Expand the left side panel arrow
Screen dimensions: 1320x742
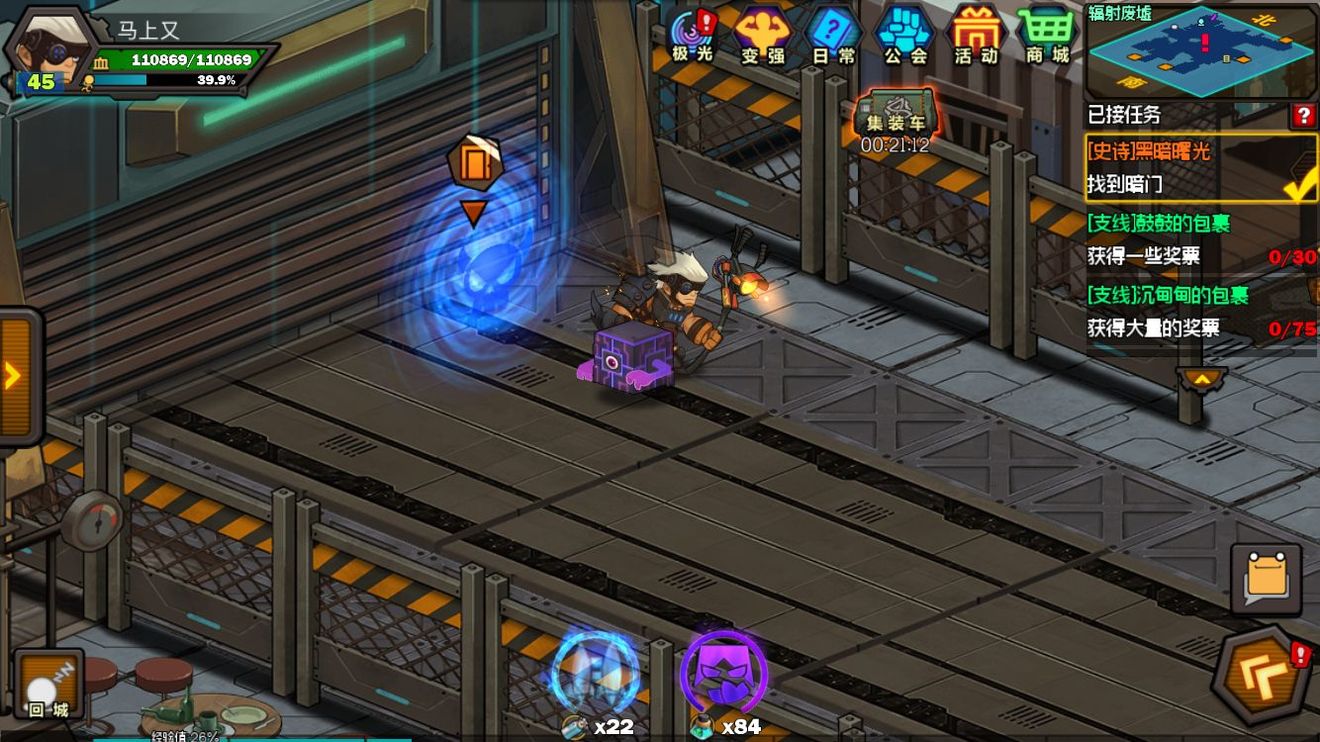pyautogui.click(x=16, y=376)
